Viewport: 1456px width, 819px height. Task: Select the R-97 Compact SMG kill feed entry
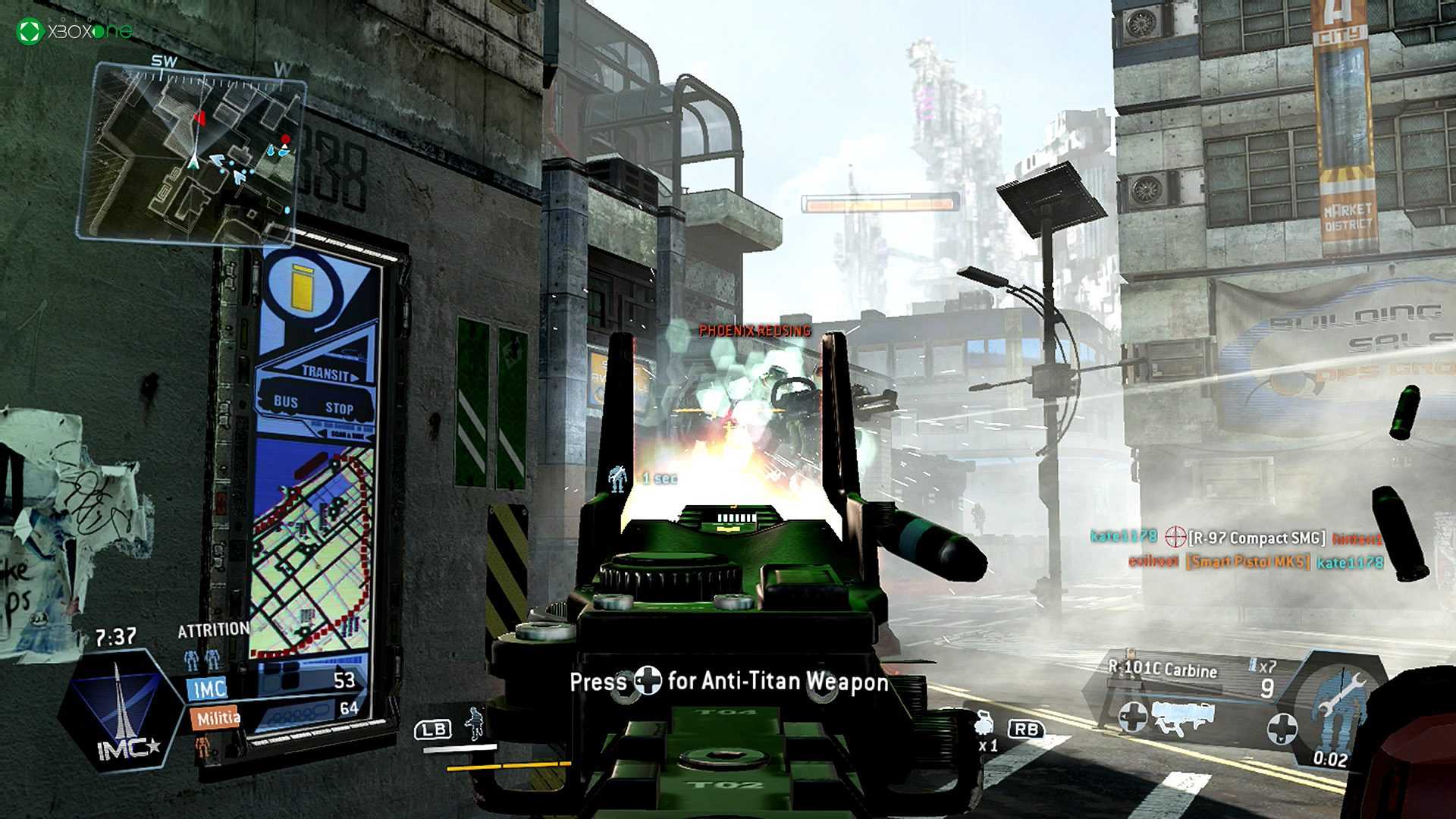pyautogui.click(x=1236, y=538)
